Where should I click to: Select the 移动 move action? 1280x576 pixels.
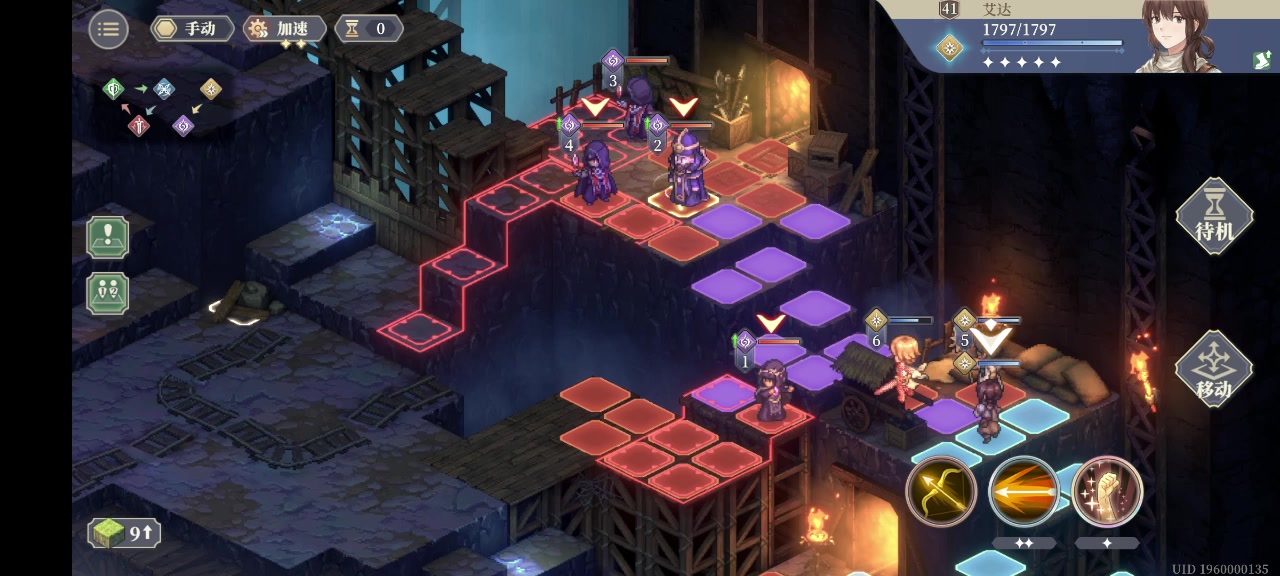[1214, 369]
